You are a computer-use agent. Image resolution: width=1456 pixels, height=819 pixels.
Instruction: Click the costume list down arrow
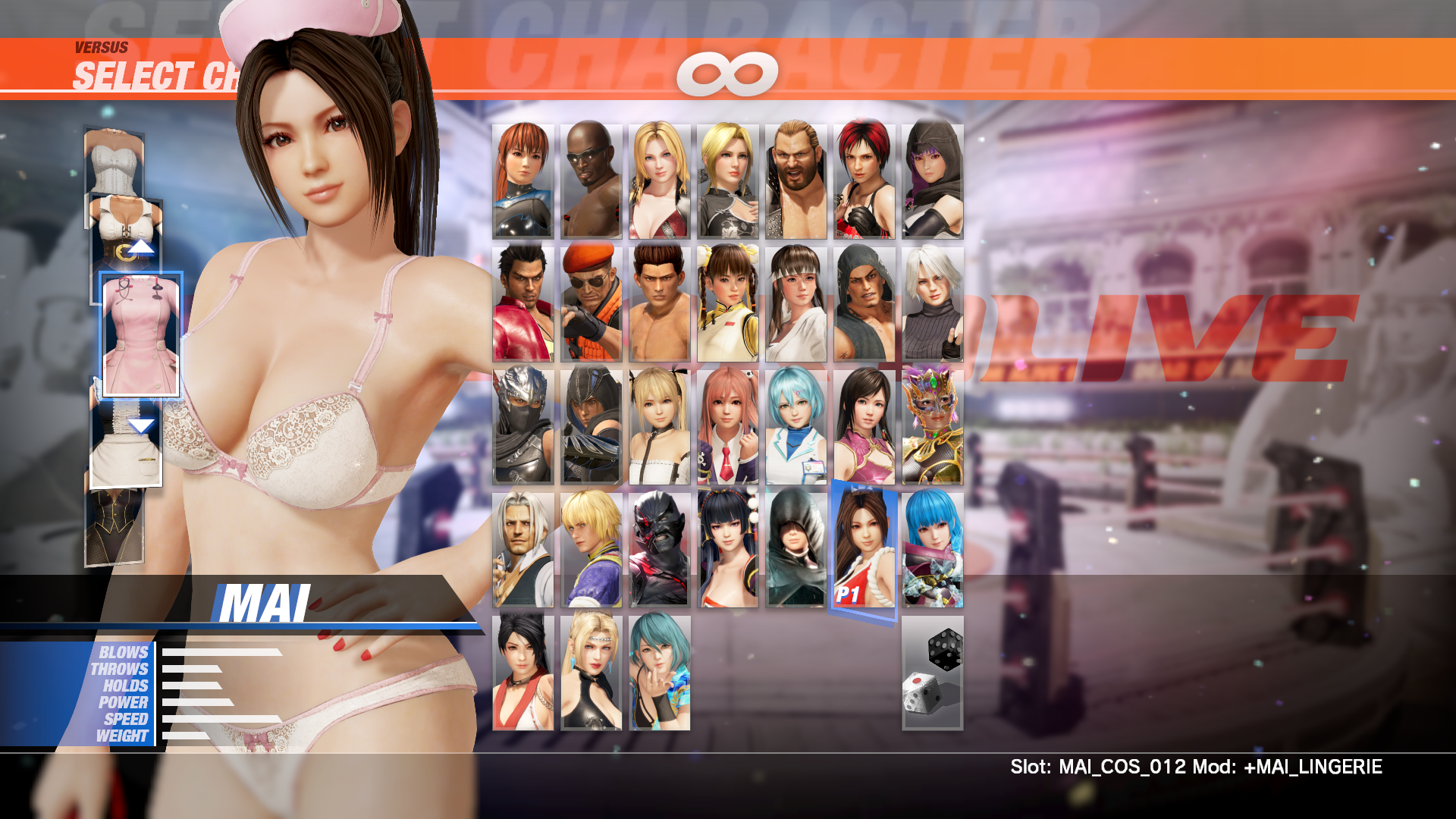coord(140,425)
